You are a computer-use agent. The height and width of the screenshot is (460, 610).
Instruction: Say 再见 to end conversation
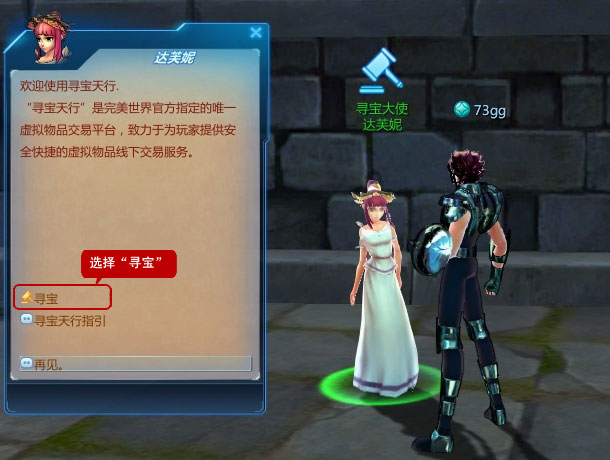tap(49, 364)
